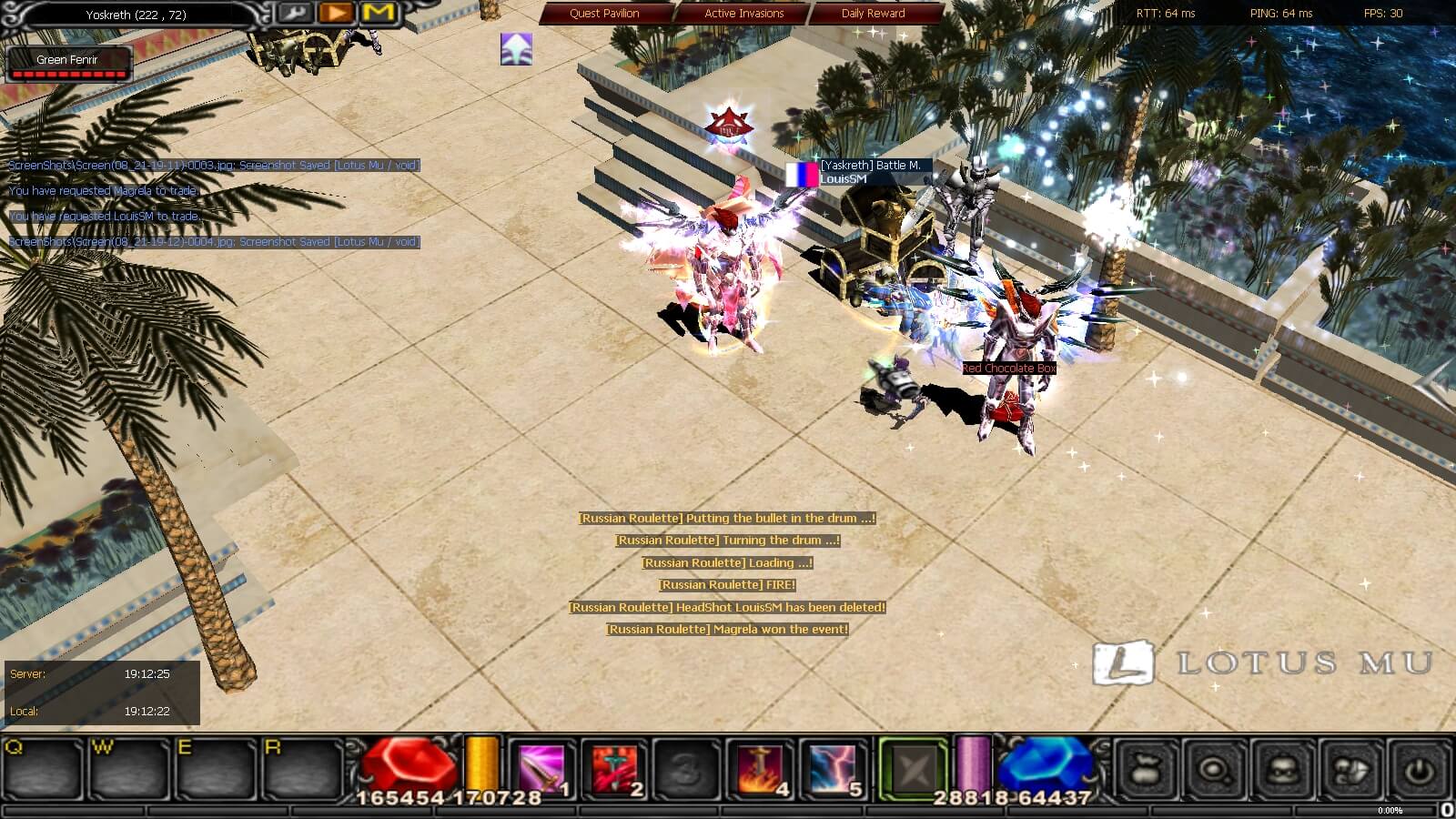Activate the red skill in slot 2
This screenshot has height=819, width=1456.
[x=614, y=770]
